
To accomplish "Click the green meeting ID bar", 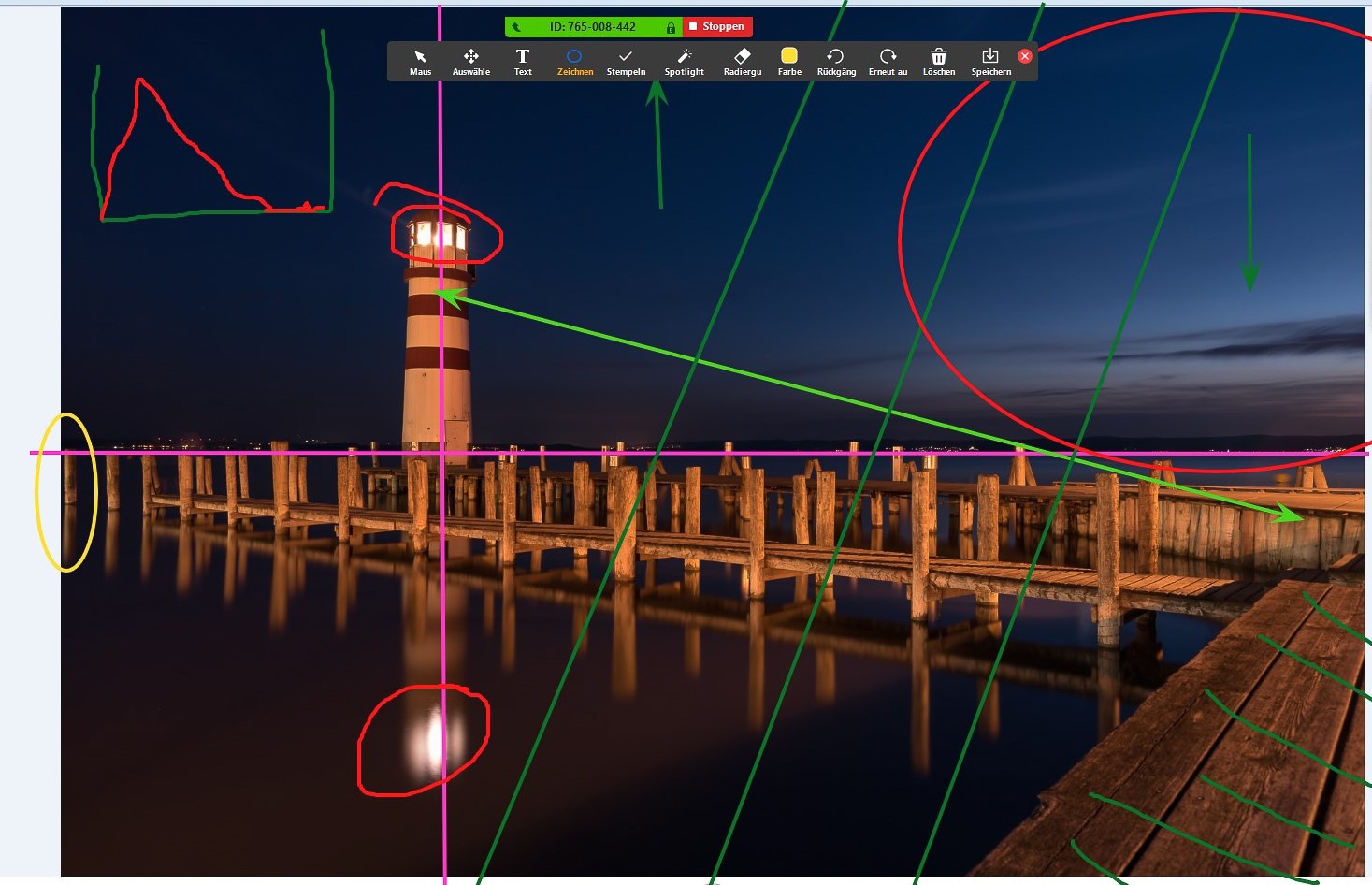I will click(x=593, y=27).
